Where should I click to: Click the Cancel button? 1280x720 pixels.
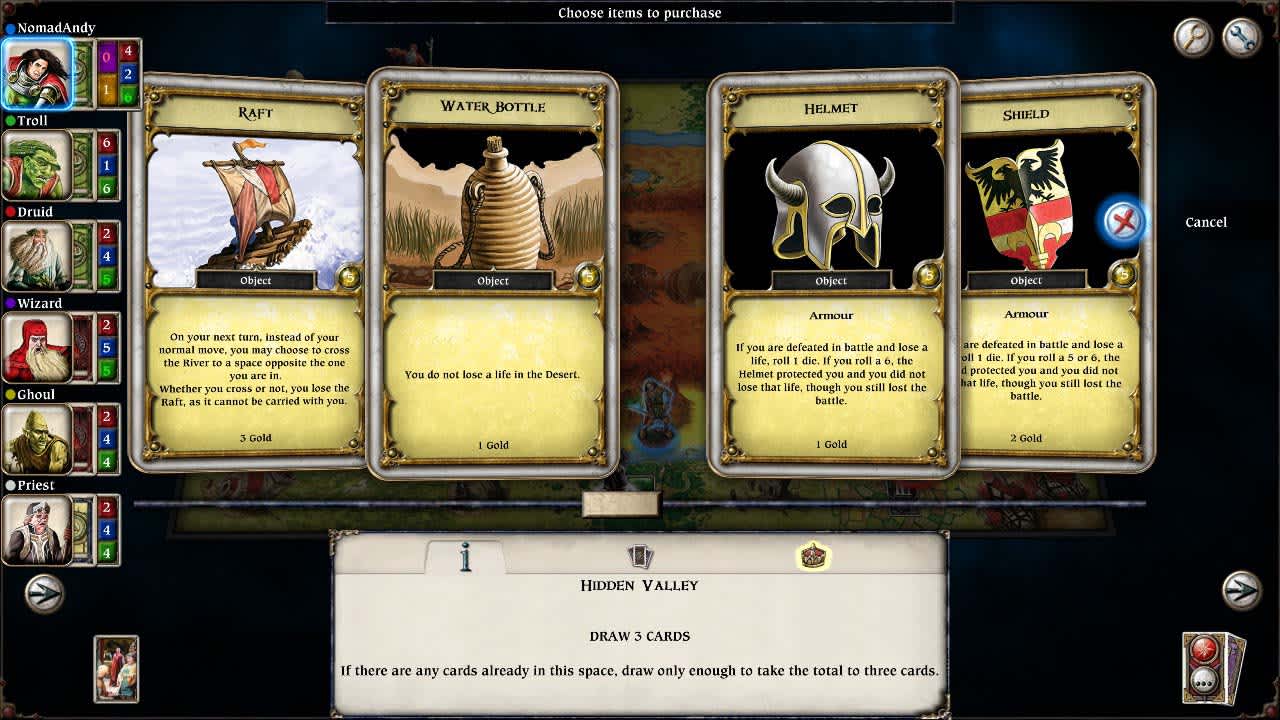tap(1206, 222)
